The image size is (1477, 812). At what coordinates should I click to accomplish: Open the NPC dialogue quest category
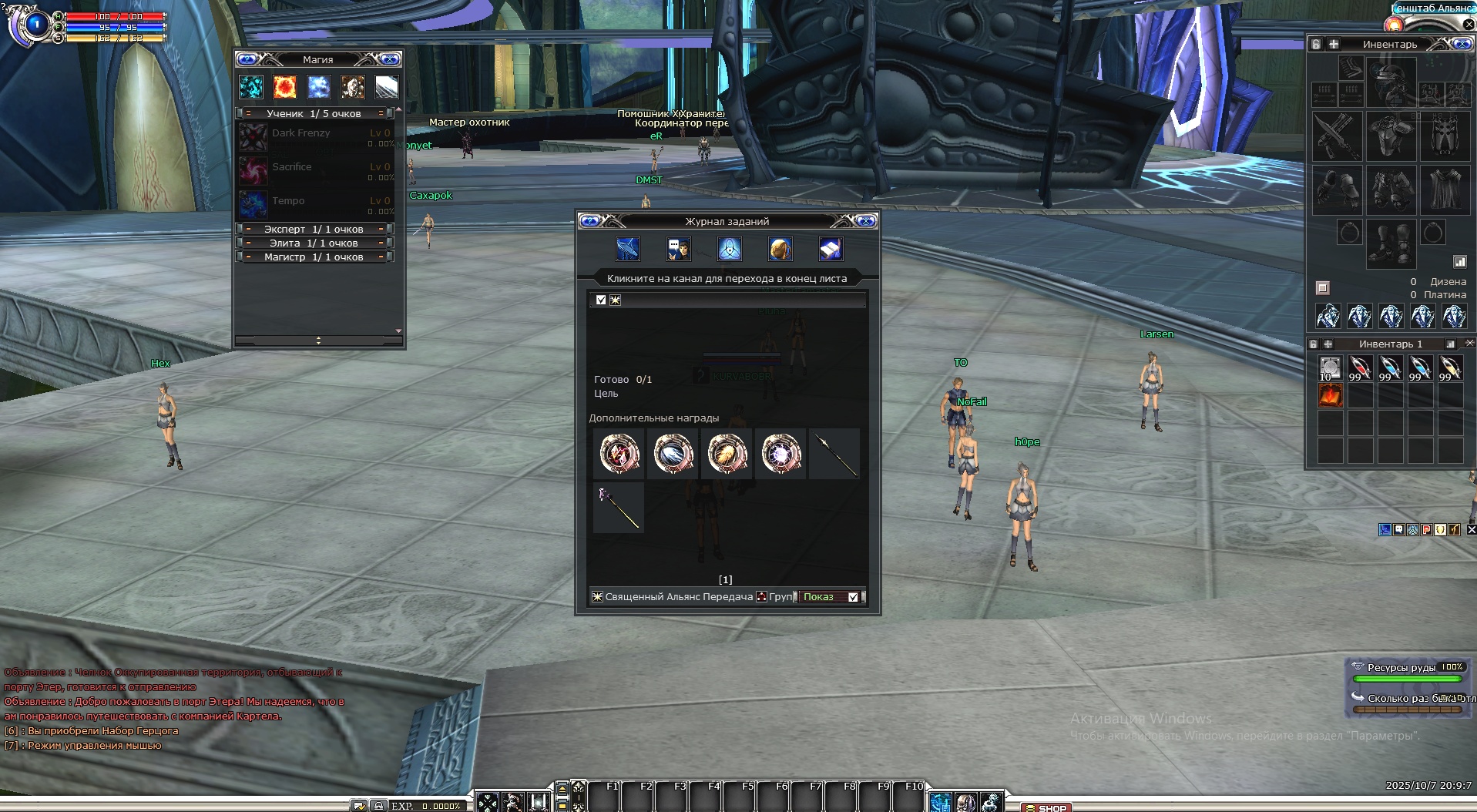click(x=678, y=249)
